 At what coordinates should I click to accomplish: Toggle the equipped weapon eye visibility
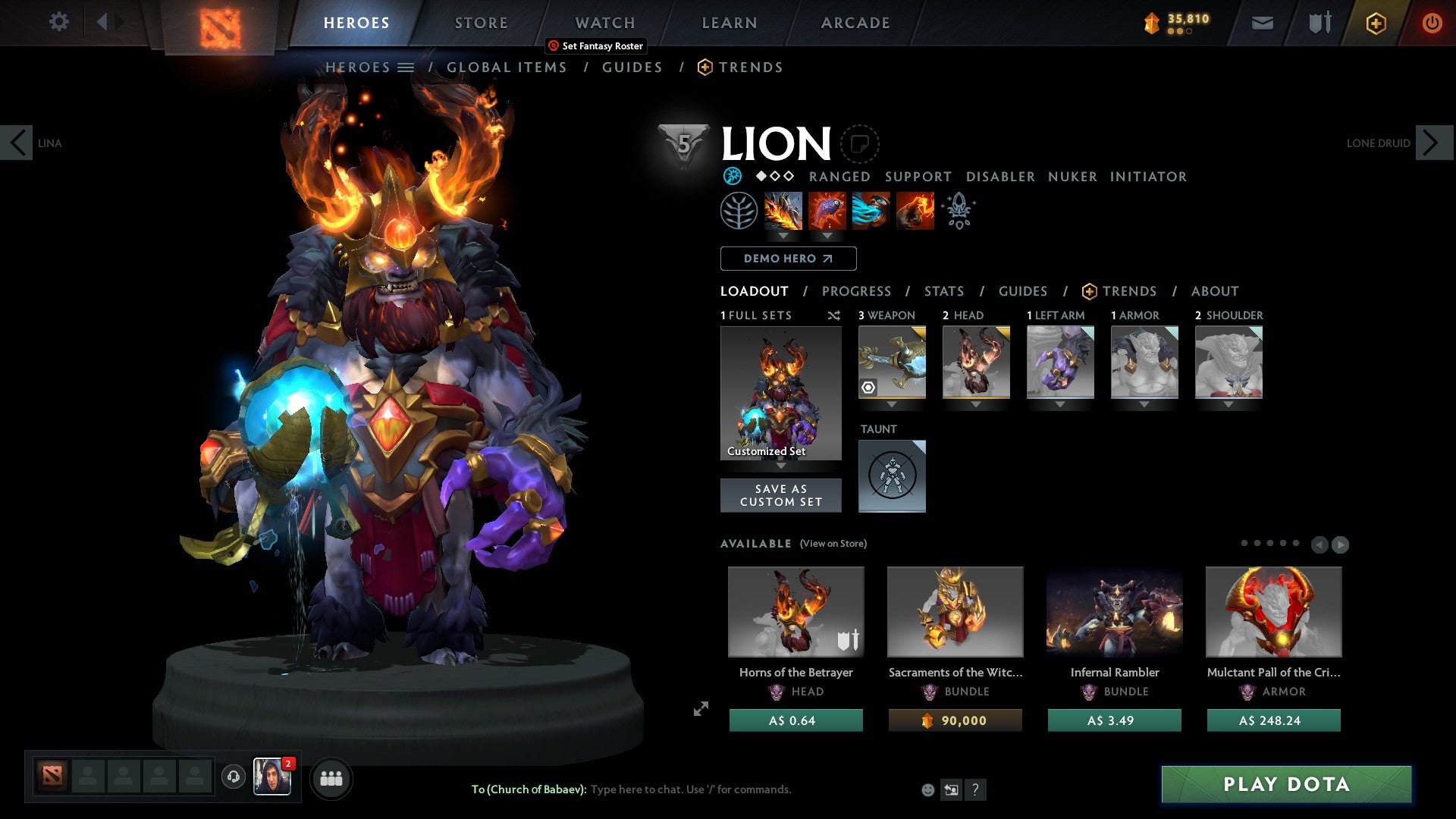pos(868,388)
